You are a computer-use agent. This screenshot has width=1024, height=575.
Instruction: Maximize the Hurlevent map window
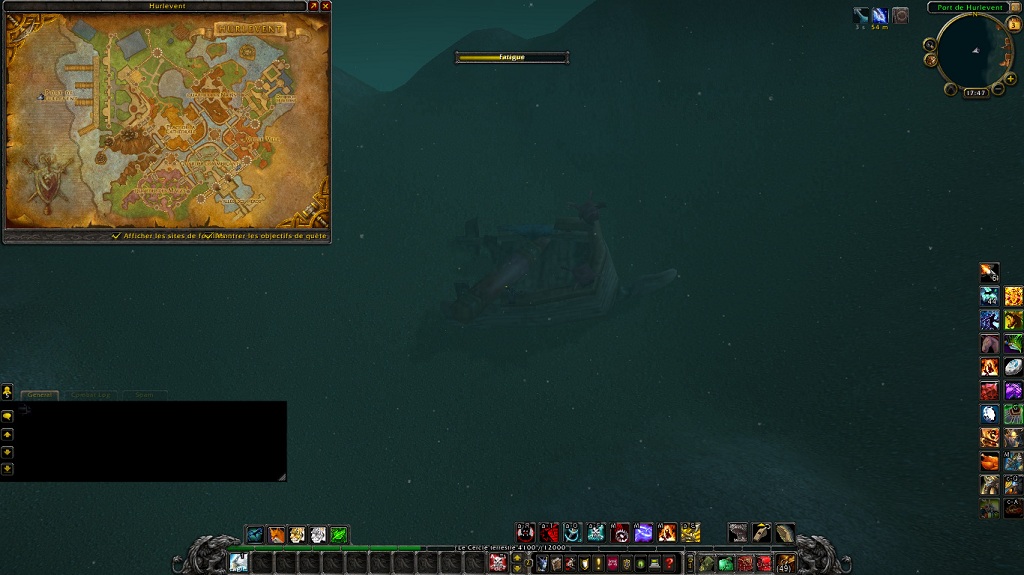coord(313,6)
